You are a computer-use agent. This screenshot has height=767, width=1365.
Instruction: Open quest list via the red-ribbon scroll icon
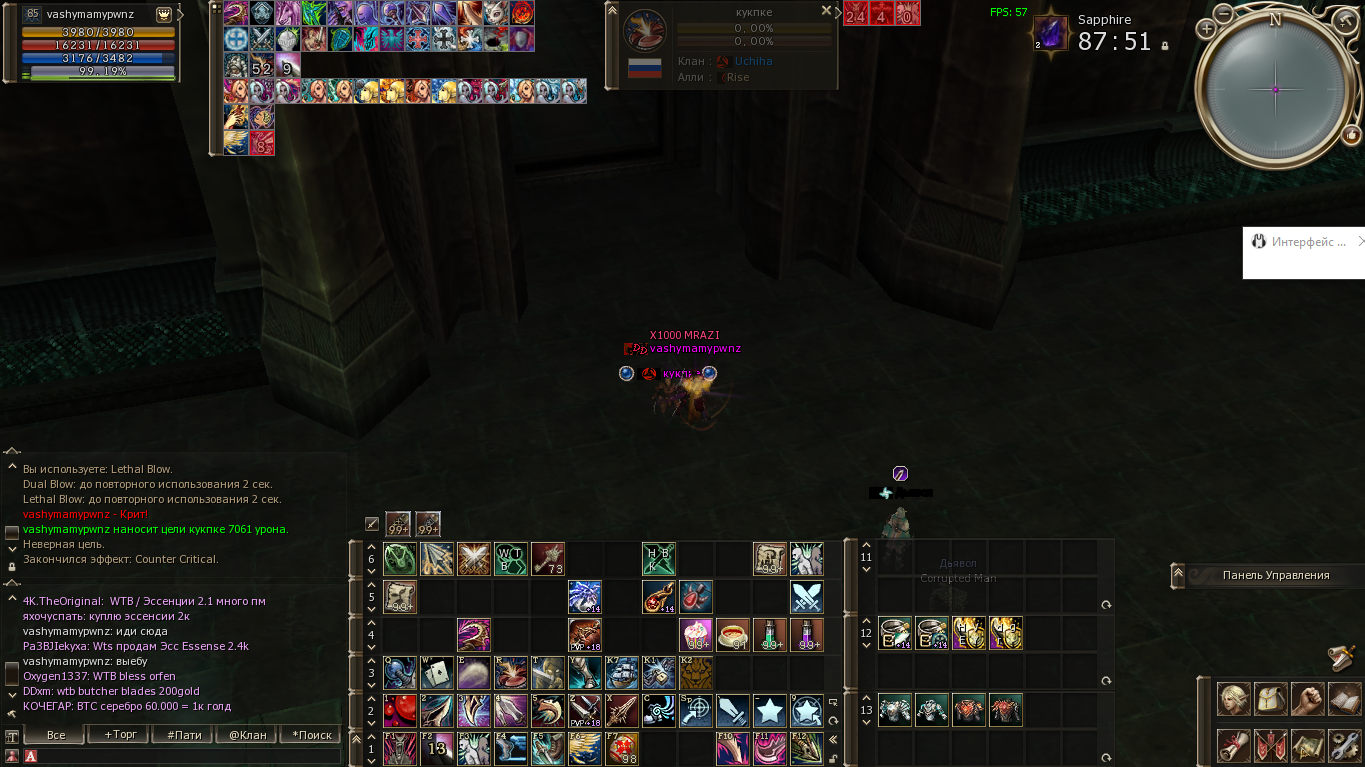[x=1233, y=745]
